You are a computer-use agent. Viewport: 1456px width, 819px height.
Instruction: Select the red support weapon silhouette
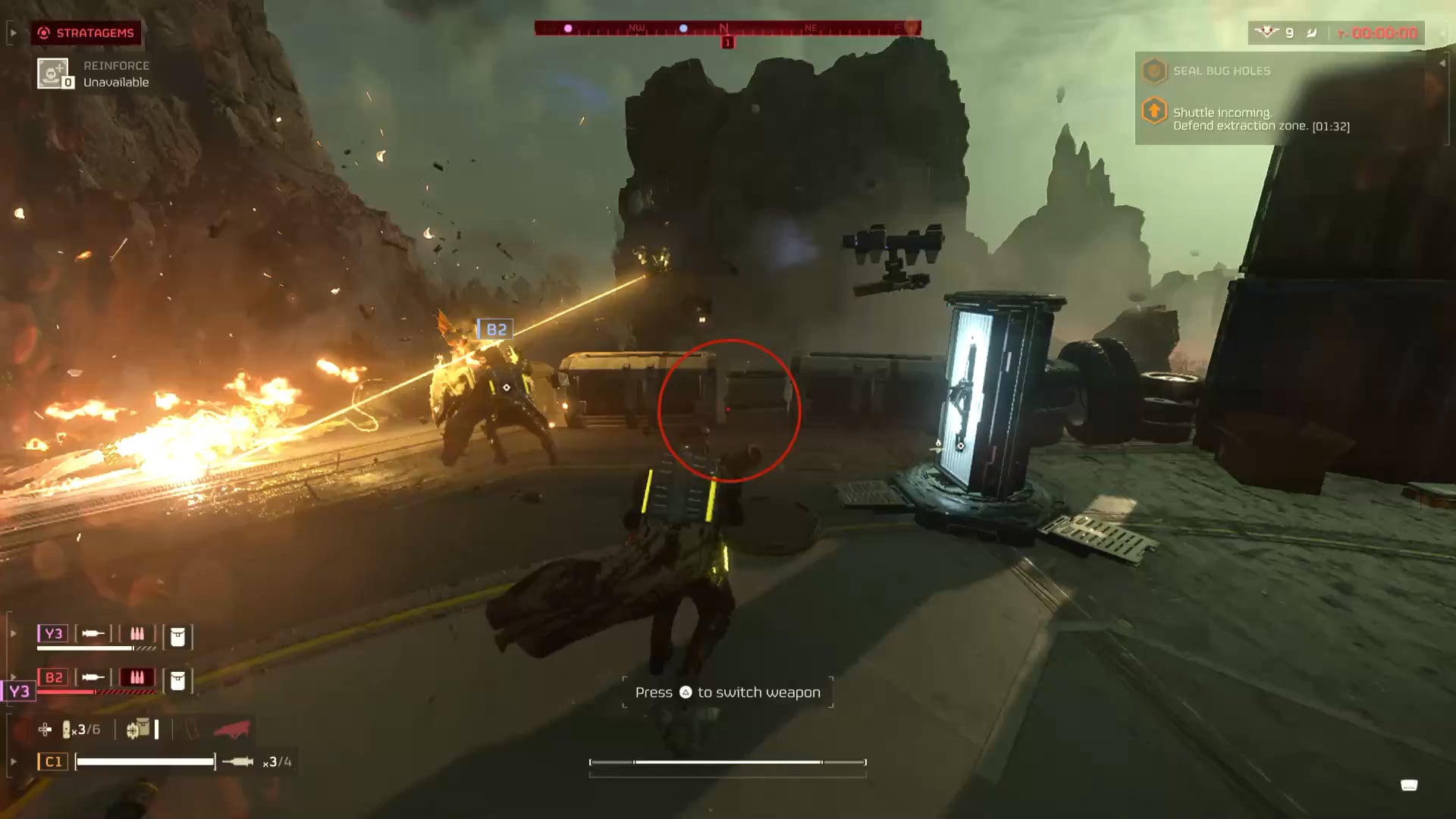click(x=231, y=730)
